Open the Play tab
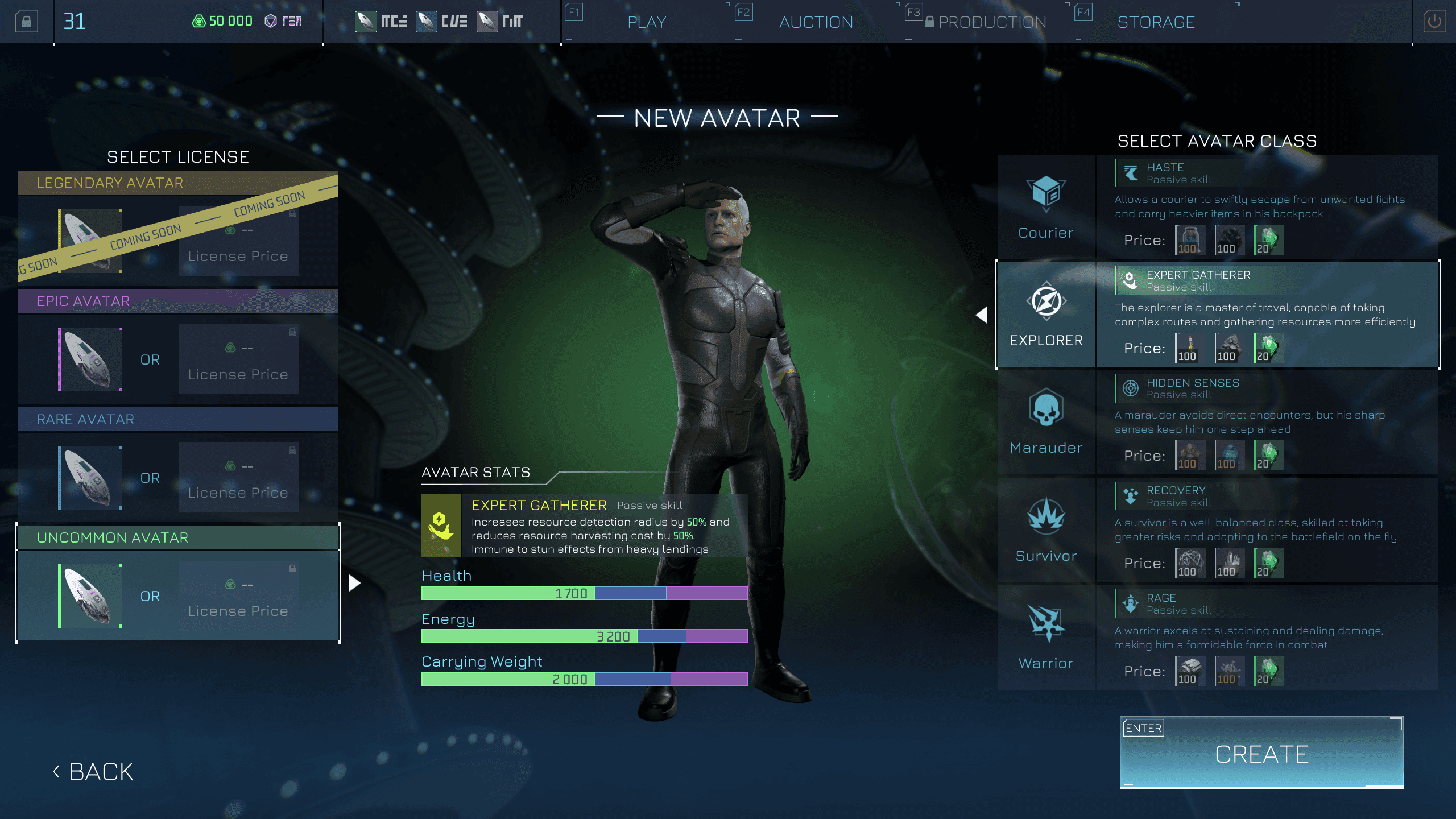 pyautogui.click(x=647, y=22)
